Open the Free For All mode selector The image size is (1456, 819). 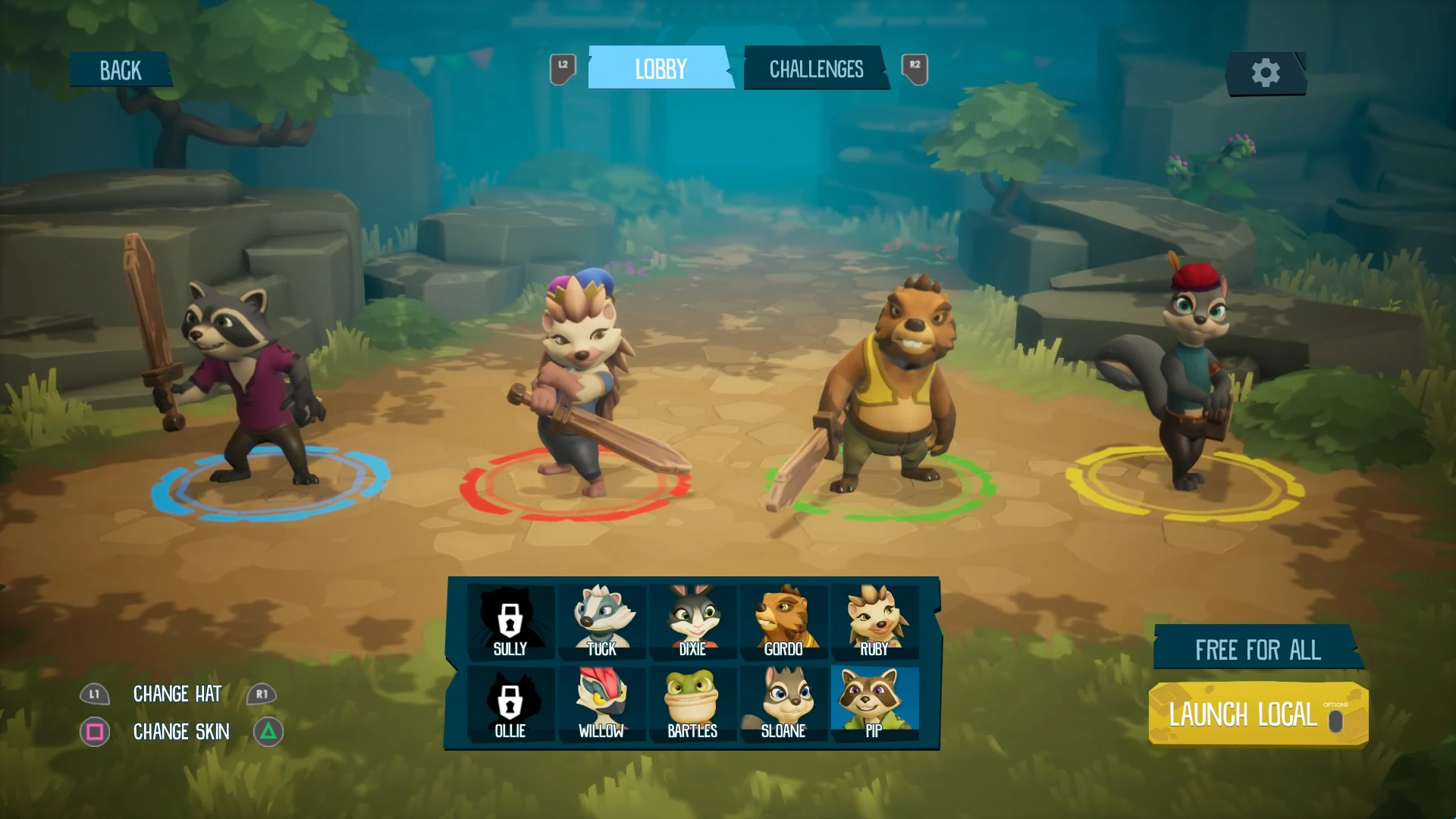tap(1257, 650)
